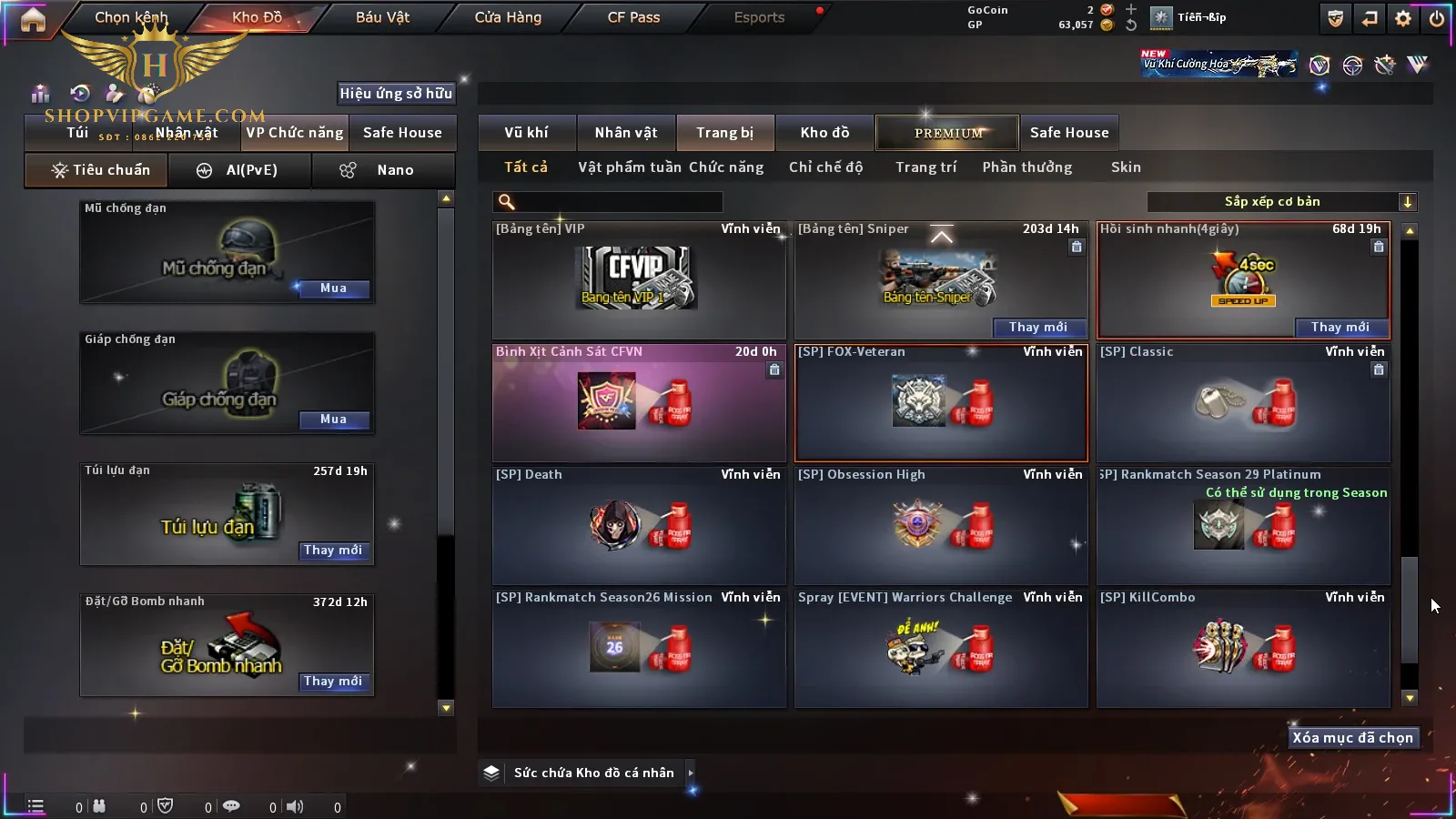Open the Cửa Hàng shop menu
Image resolution: width=1456 pixels, height=819 pixels.
click(508, 17)
